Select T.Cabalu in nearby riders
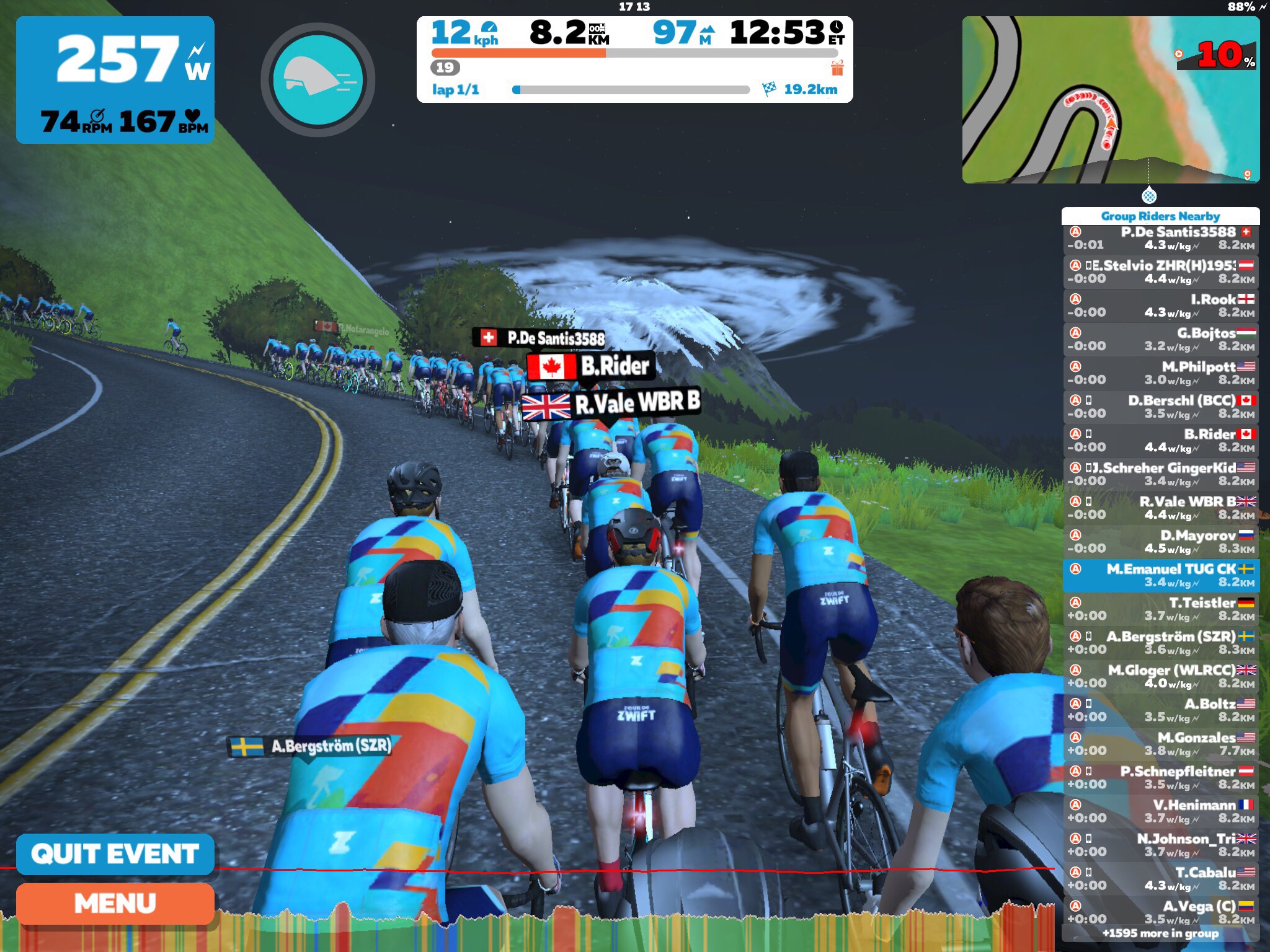The image size is (1270, 952). click(x=1160, y=879)
